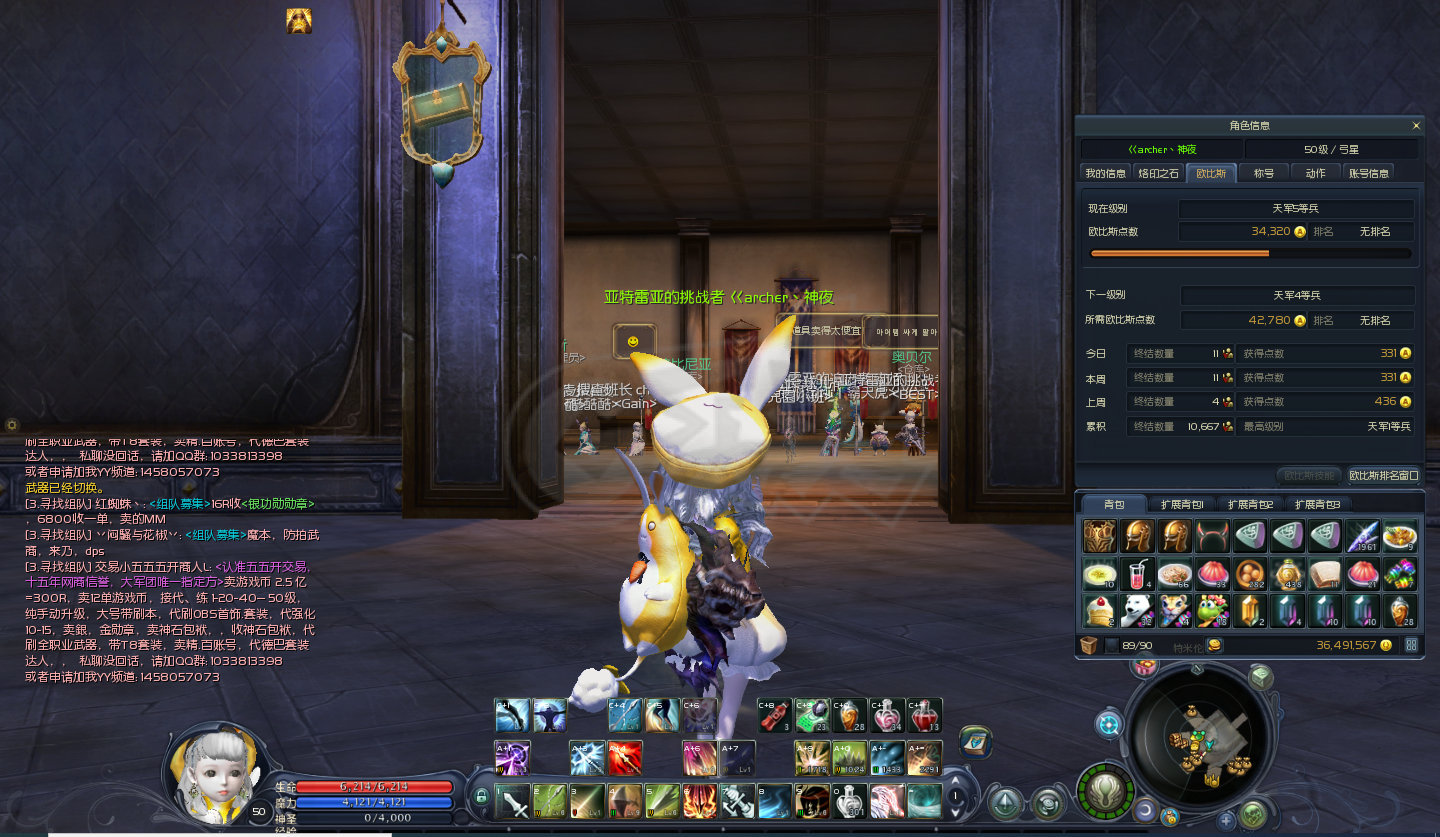Click the plus button below the minimap
This screenshot has width=1440, height=837.
coord(1226,821)
